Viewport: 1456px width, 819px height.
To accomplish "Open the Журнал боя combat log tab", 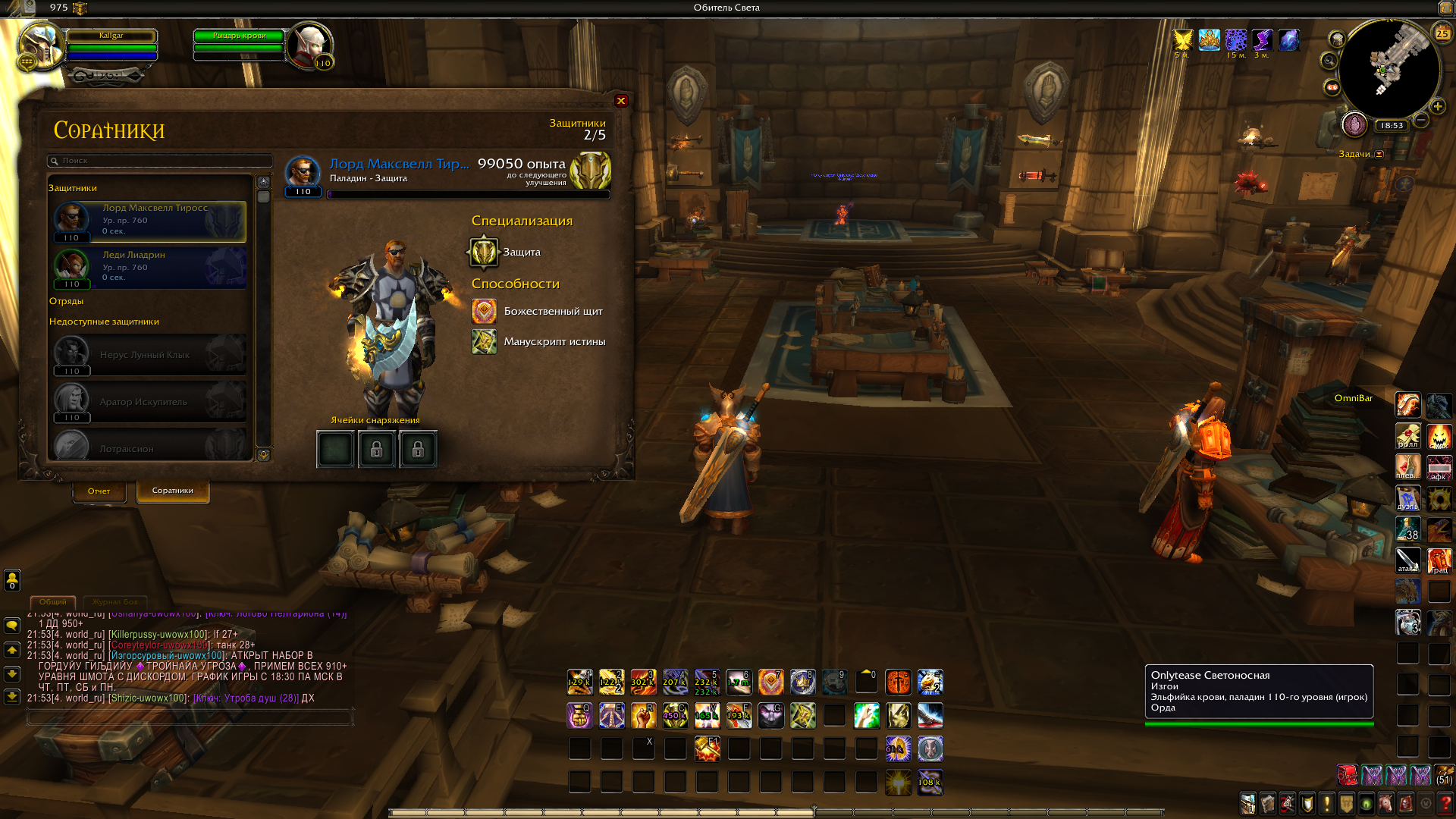I will [x=115, y=601].
